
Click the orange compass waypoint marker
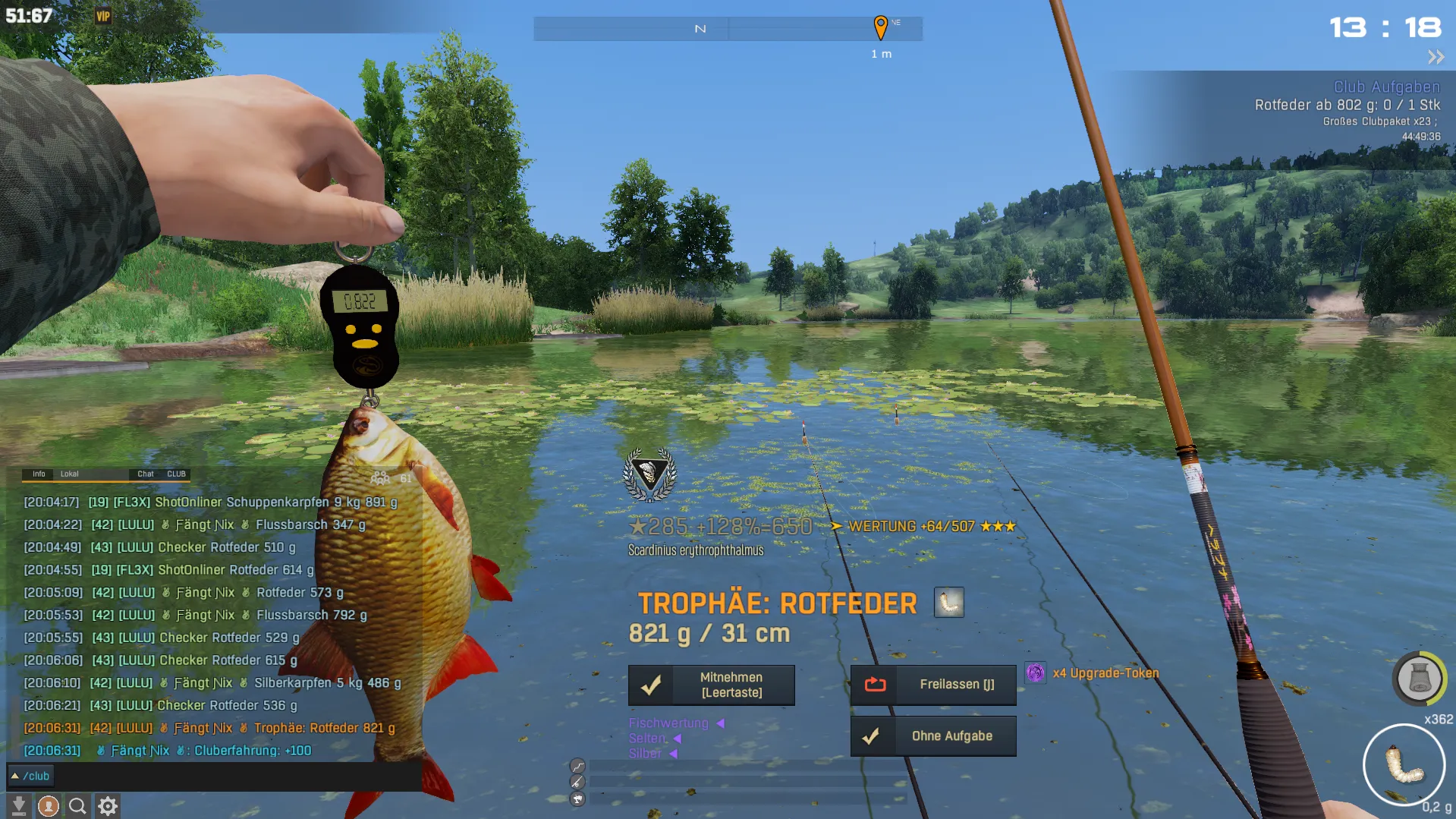point(880,27)
